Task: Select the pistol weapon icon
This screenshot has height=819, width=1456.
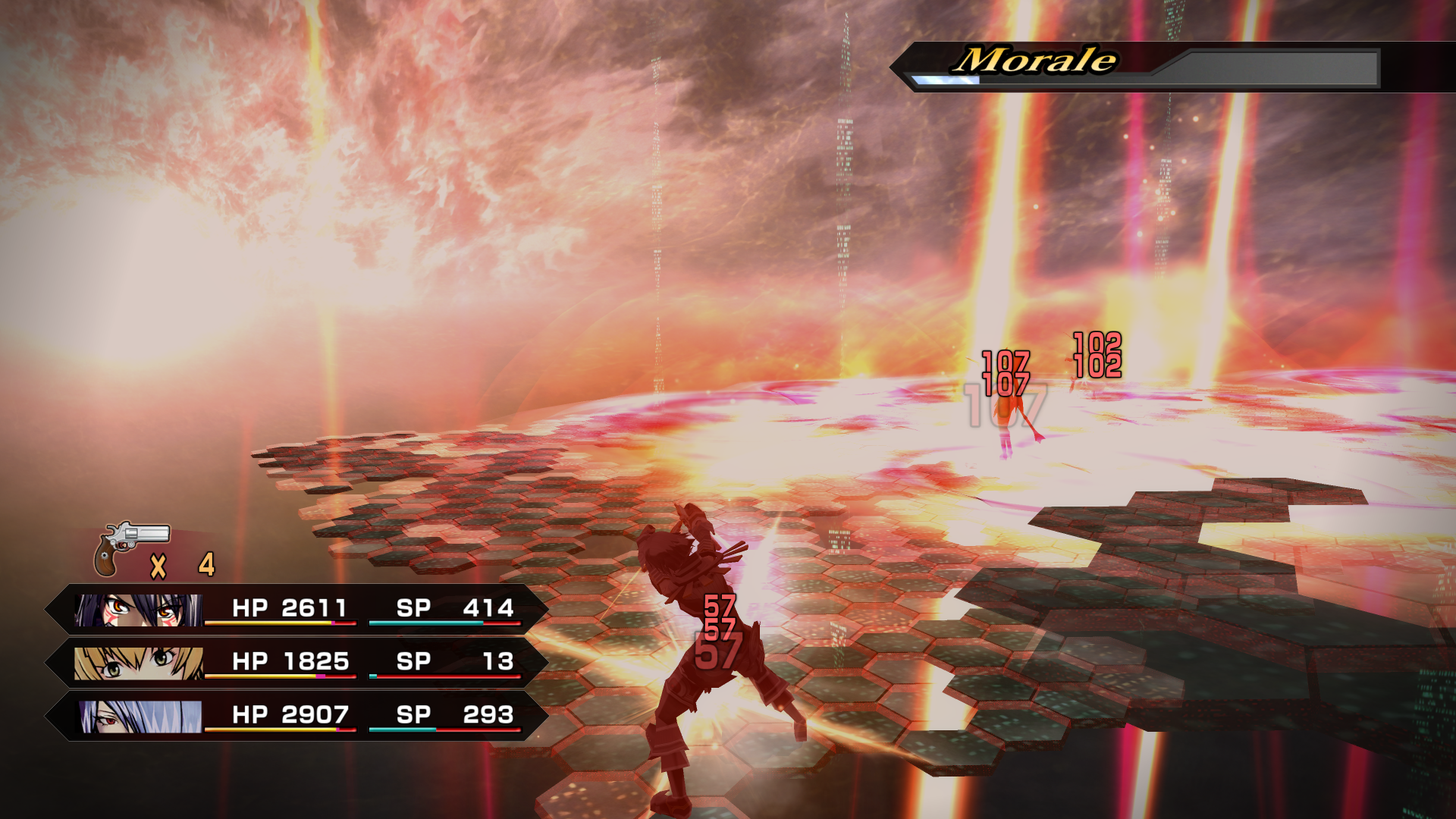Action: pyautogui.click(x=130, y=548)
